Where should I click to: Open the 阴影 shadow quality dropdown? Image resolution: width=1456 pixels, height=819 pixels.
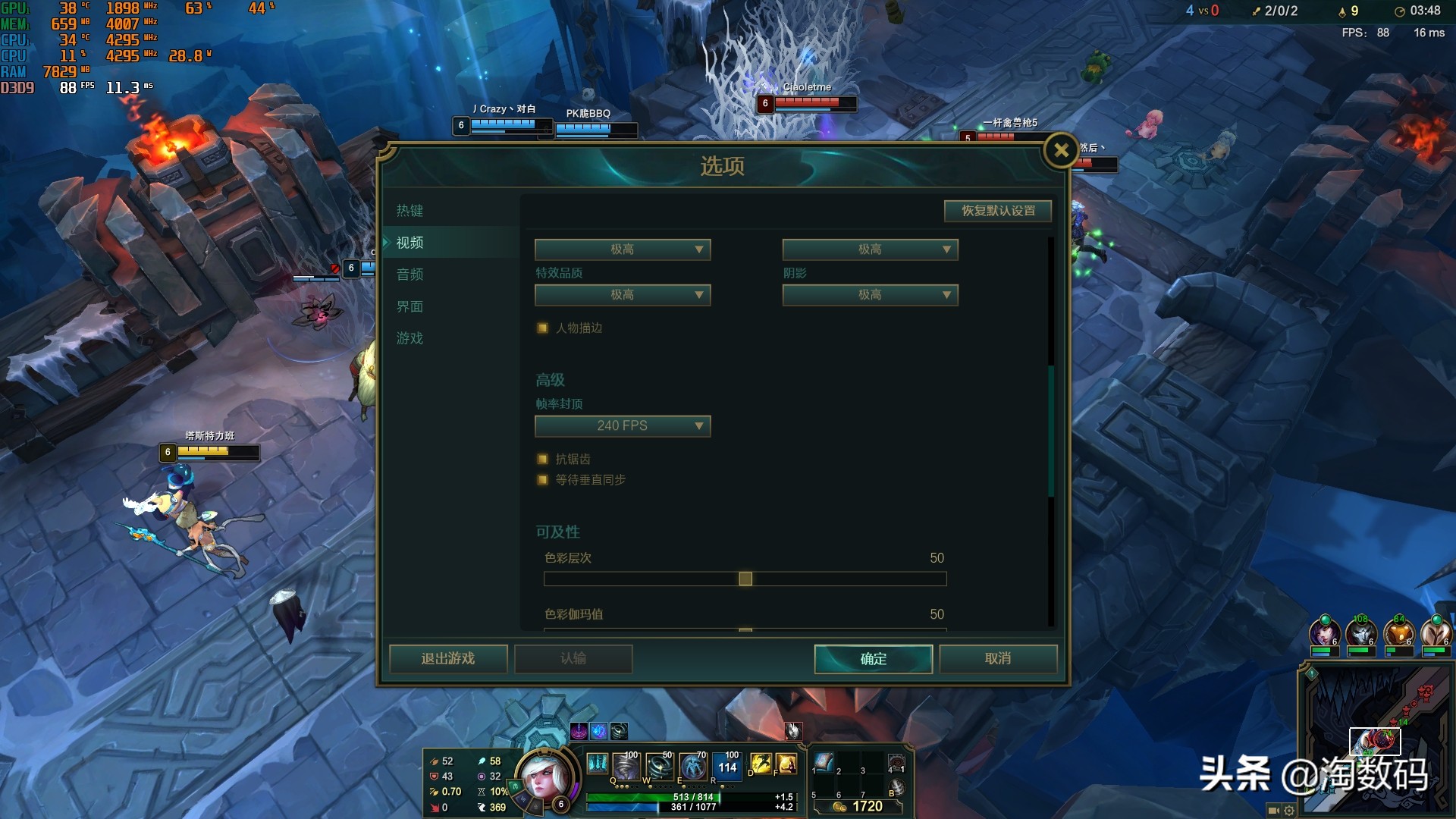pyautogui.click(x=870, y=295)
